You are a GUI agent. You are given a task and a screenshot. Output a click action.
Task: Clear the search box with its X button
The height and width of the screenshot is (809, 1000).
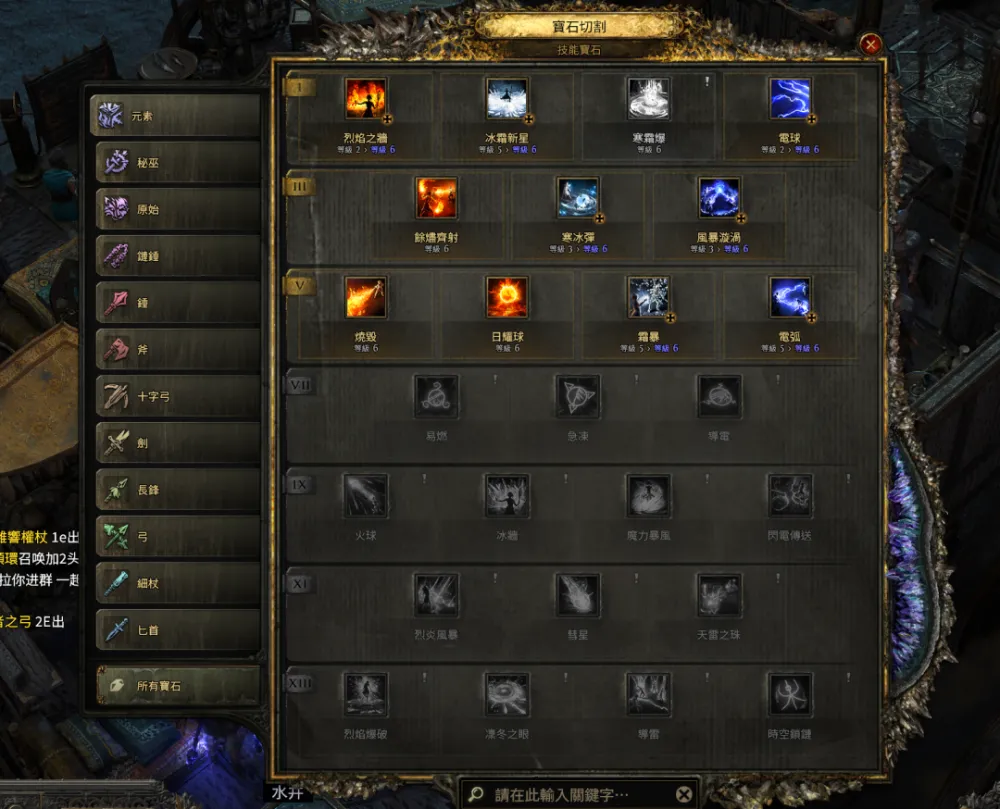pyautogui.click(x=683, y=795)
